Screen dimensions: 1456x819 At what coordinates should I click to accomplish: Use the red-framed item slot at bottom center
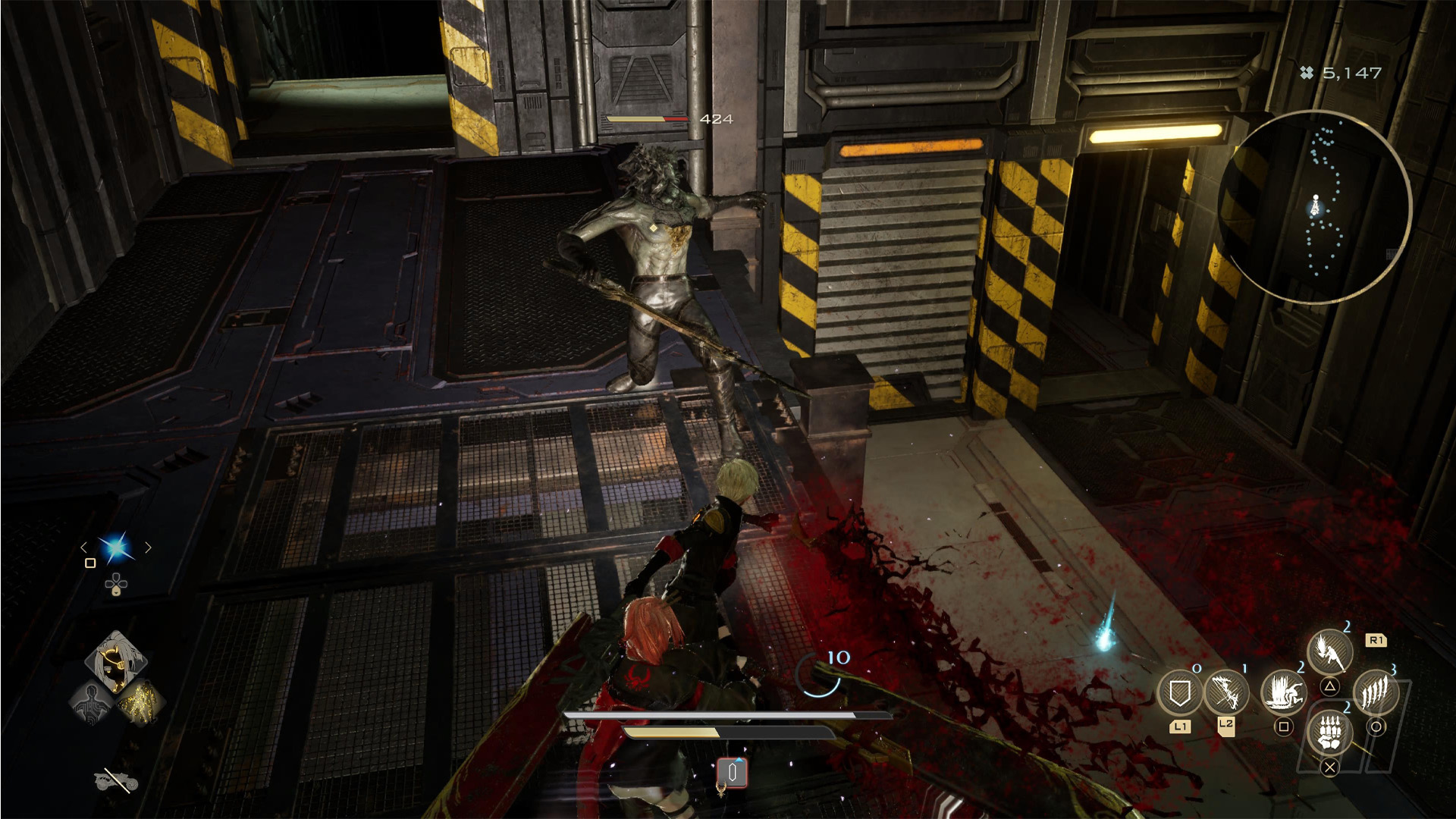[733, 773]
